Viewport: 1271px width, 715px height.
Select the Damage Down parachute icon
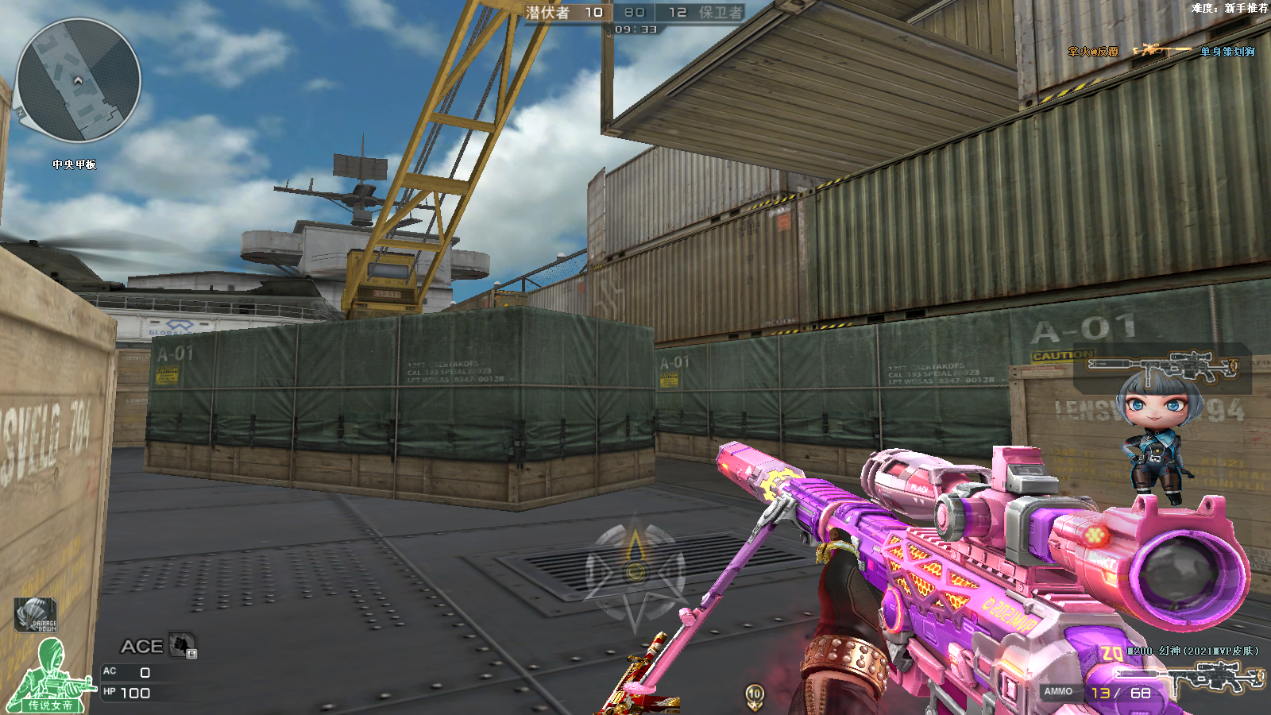point(35,615)
